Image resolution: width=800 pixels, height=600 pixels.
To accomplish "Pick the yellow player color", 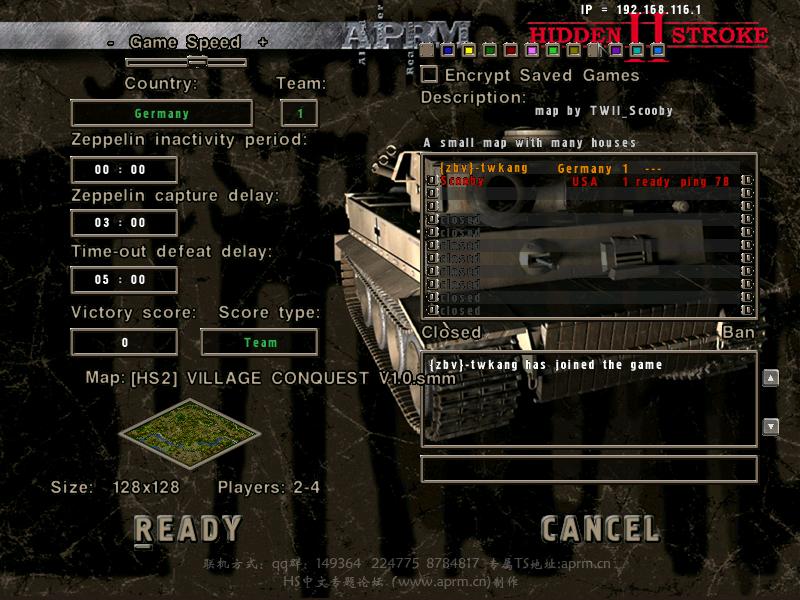I will click(x=469, y=50).
